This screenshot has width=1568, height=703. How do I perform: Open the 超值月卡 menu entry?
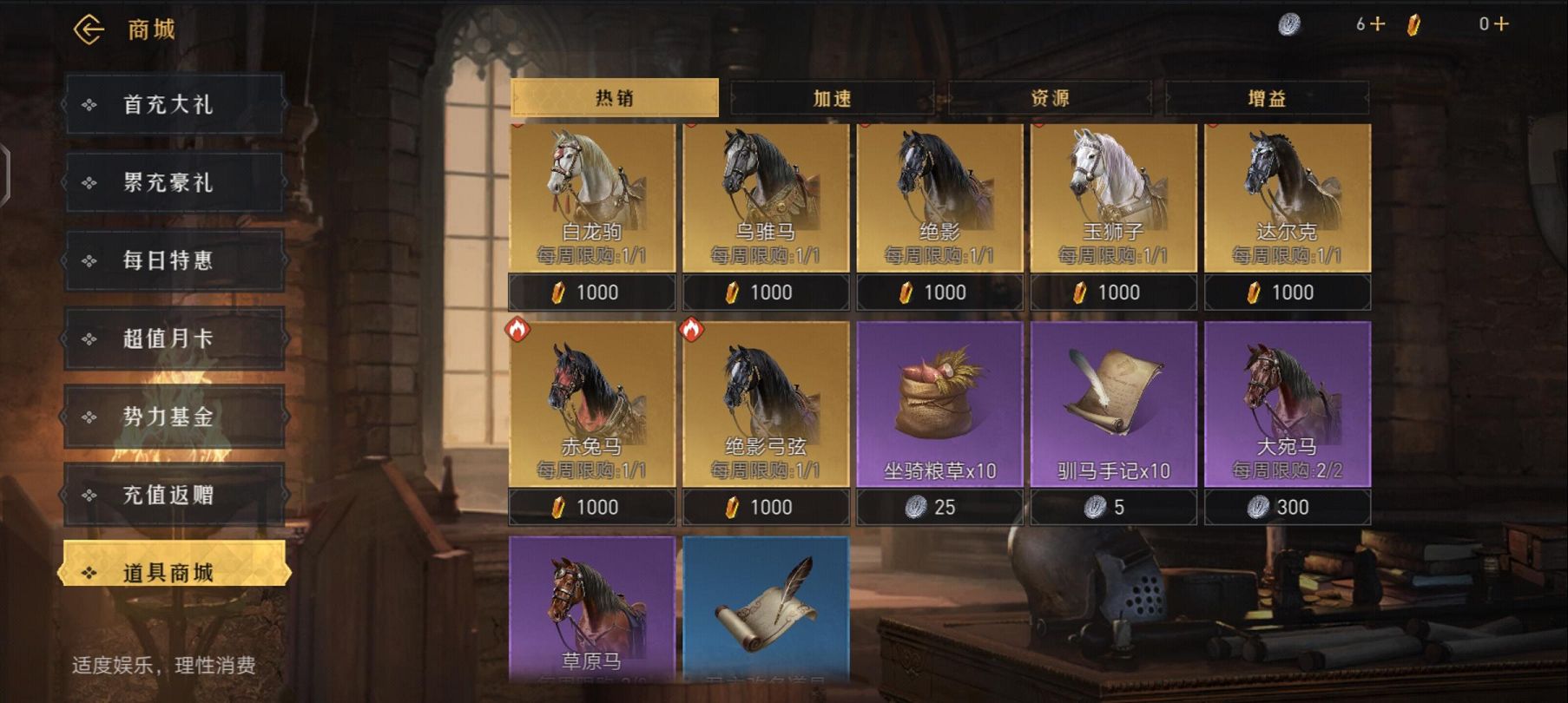coord(174,339)
